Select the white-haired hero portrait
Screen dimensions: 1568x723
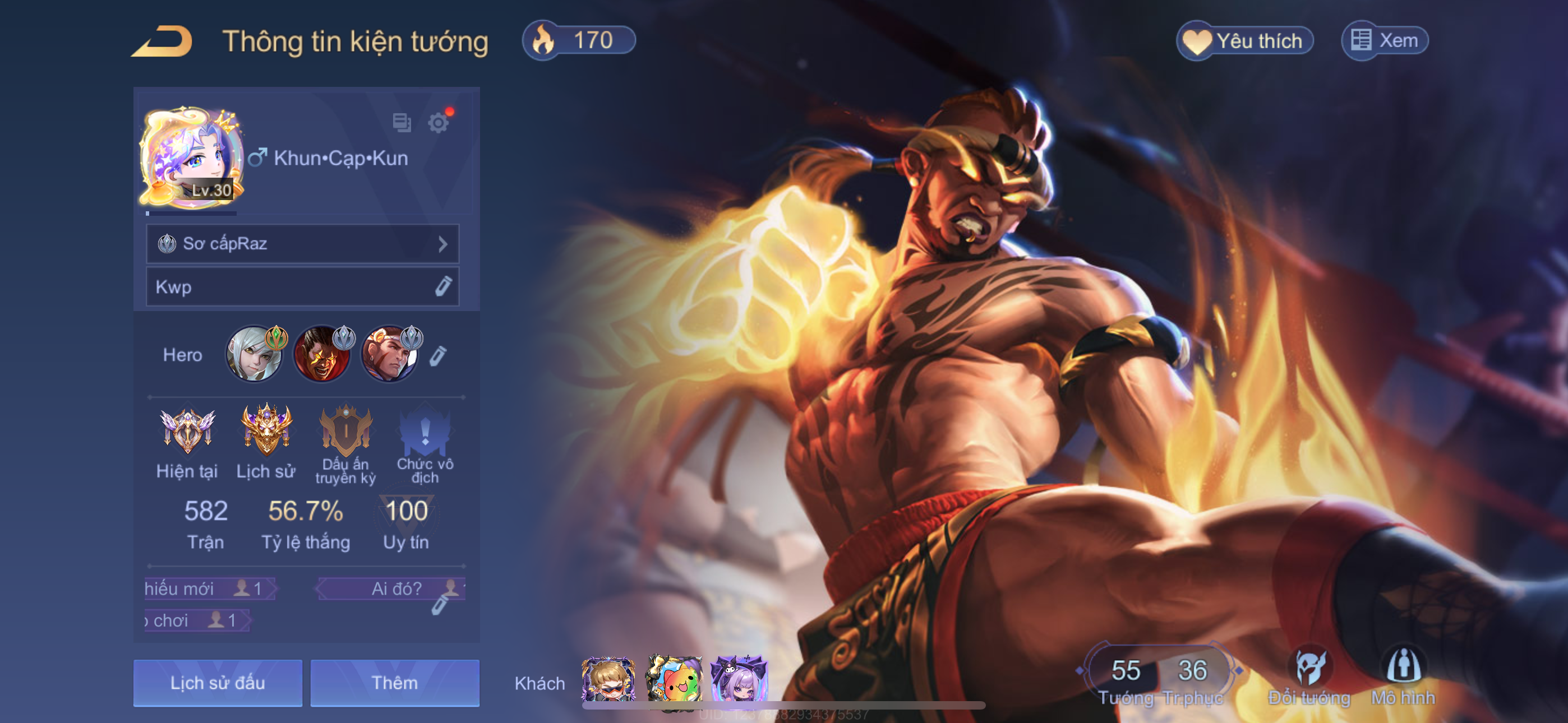255,354
